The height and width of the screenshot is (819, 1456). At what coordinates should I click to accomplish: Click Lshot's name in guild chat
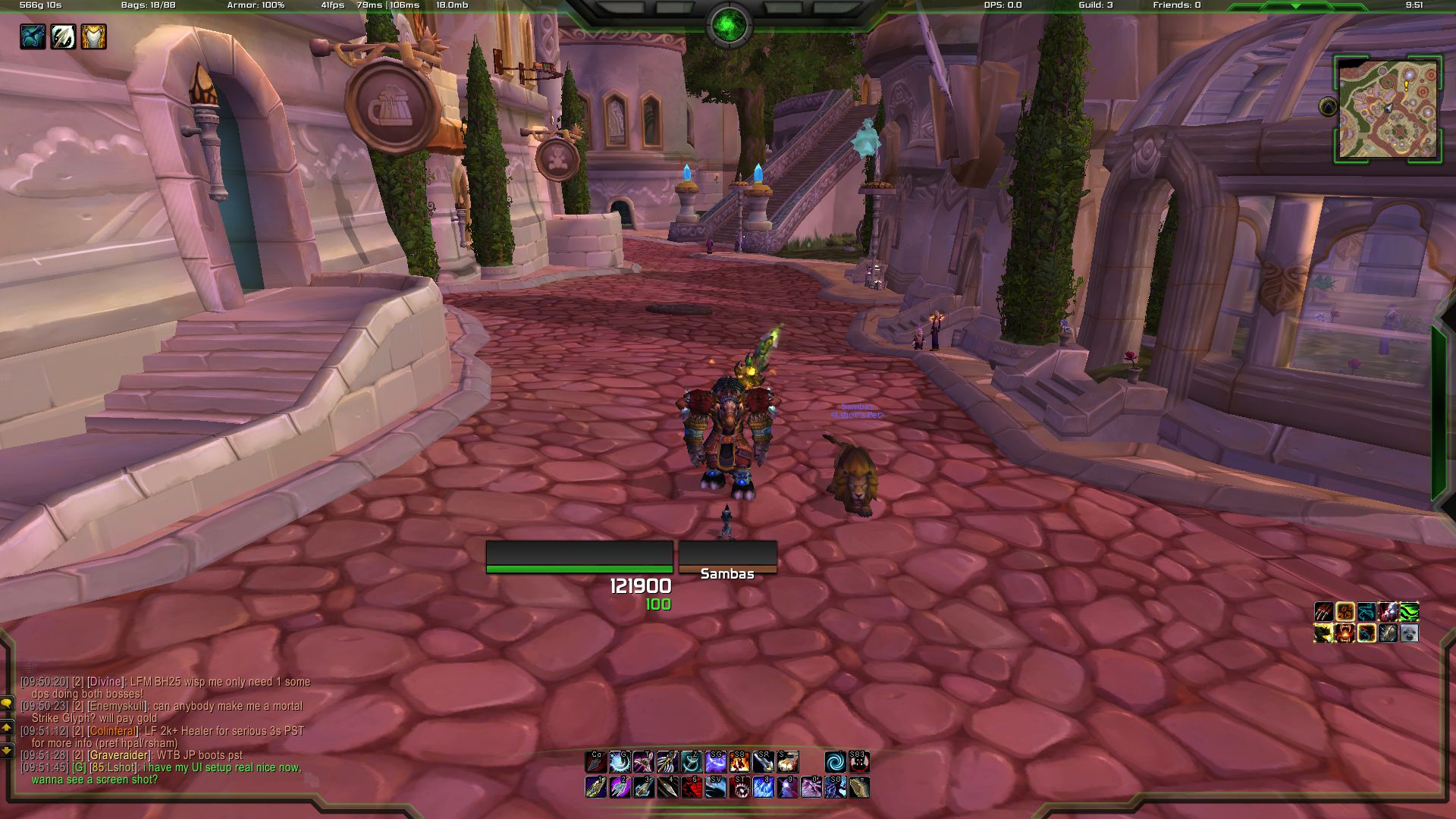coord(120,767)
